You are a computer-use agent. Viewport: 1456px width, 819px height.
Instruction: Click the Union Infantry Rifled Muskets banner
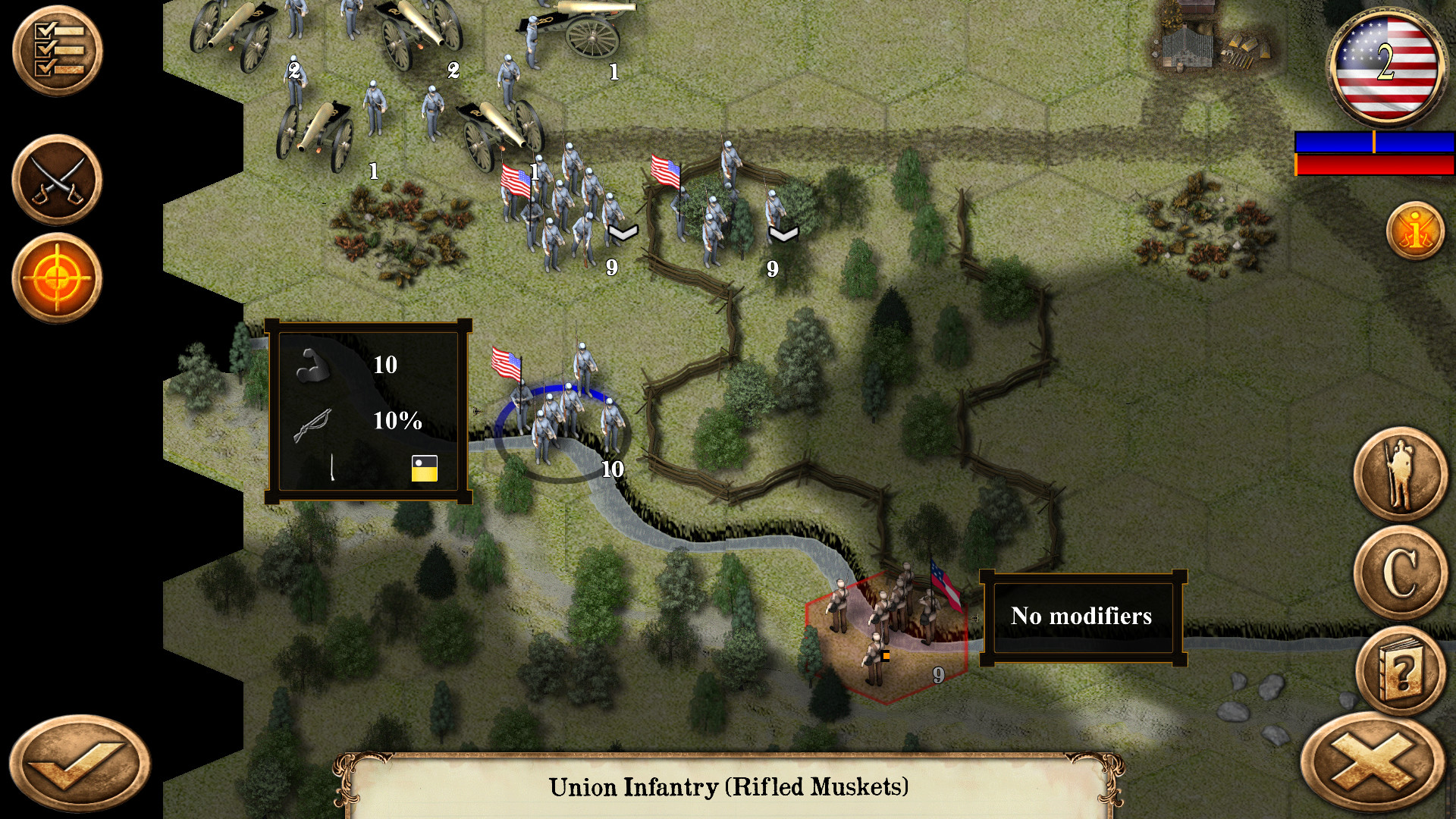(x=728, y=787)
